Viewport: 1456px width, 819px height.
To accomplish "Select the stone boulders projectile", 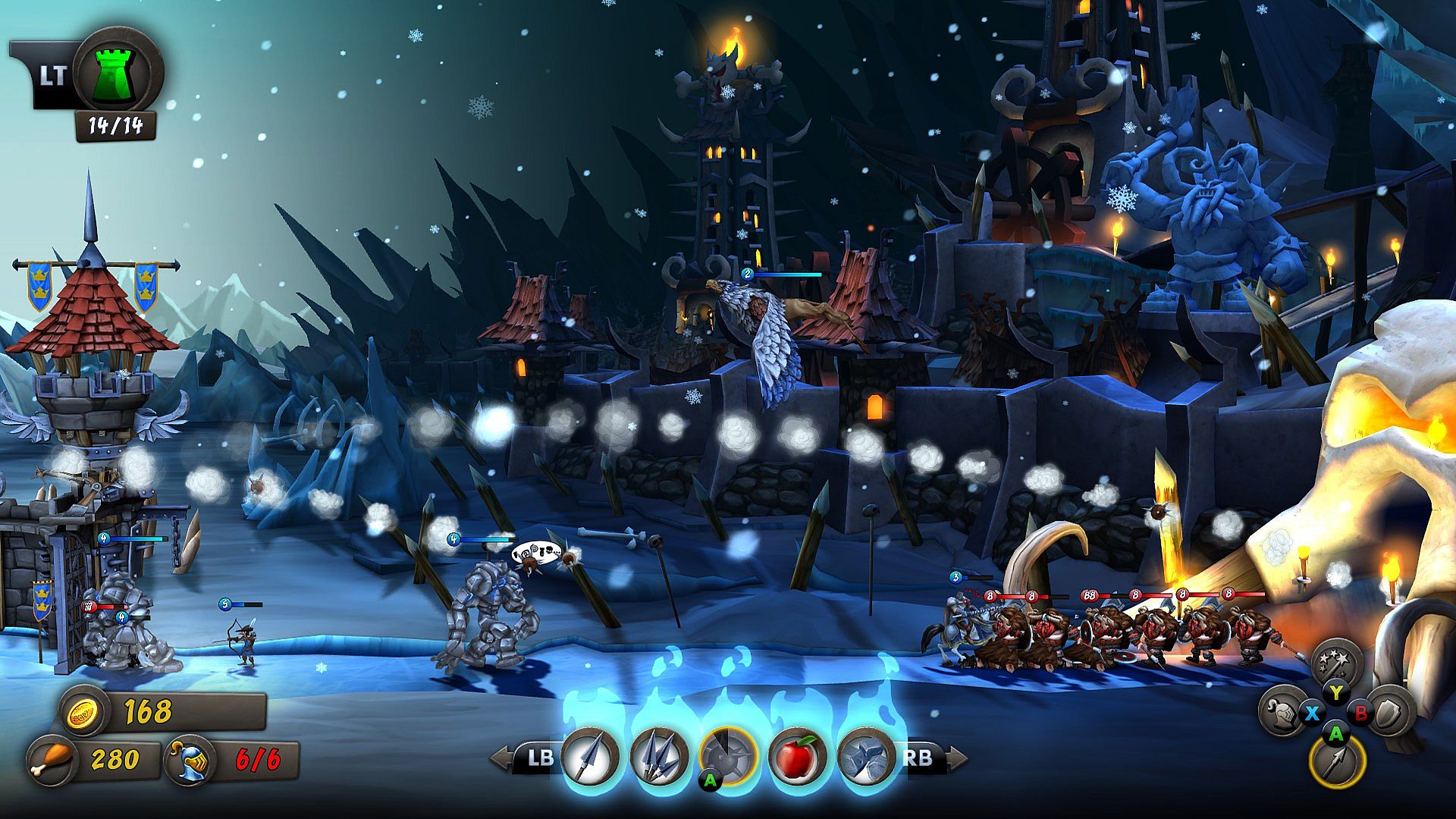I will coord(867,756).
